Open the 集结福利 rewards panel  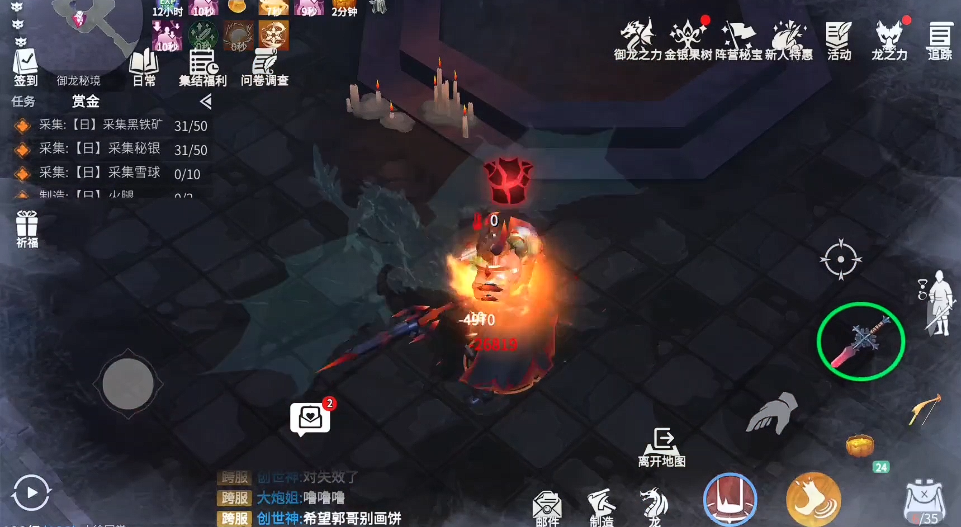pos(203,66)
